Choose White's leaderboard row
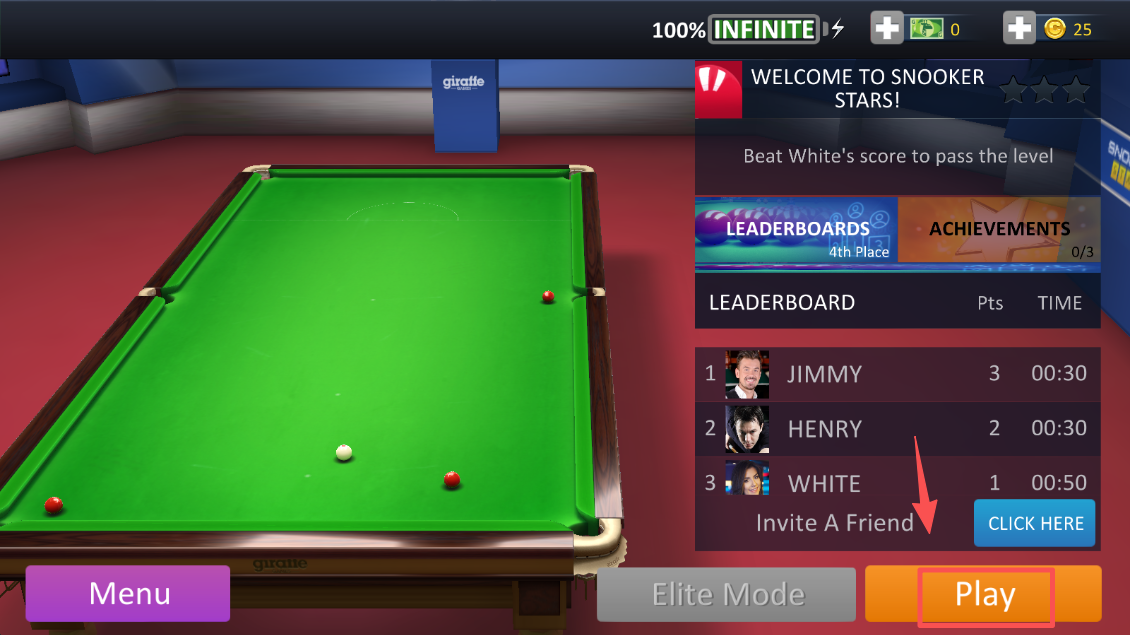 click(x=897, y=483)
